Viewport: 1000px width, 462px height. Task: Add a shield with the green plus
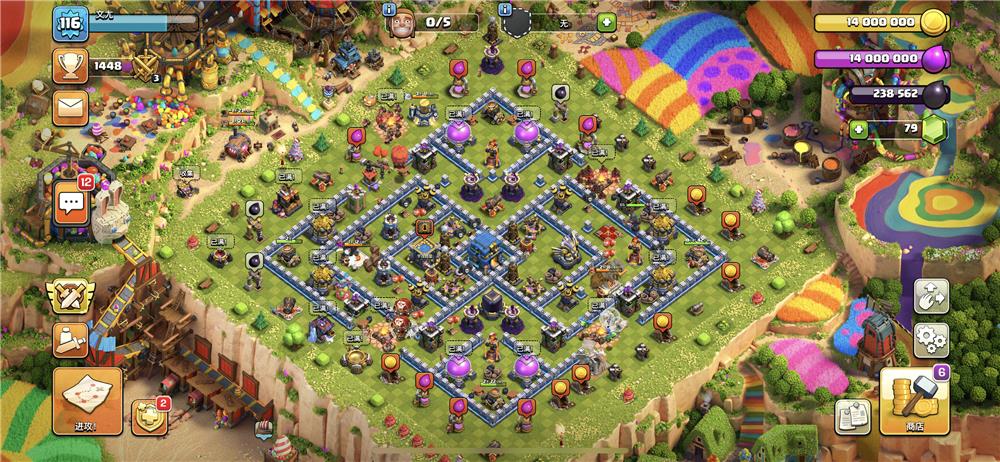pyautogui.click(x=606, y=22)
